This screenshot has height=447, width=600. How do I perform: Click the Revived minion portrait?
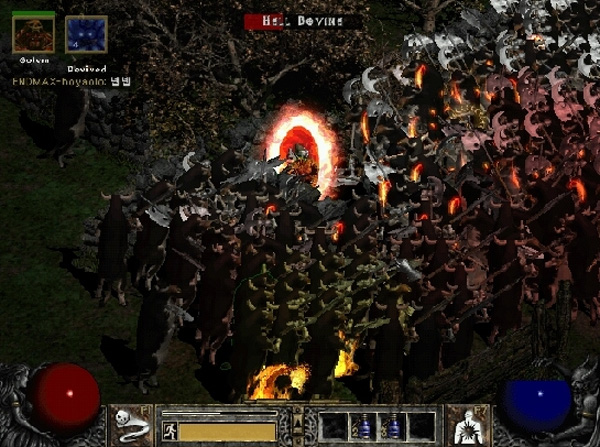pos(85,33)
